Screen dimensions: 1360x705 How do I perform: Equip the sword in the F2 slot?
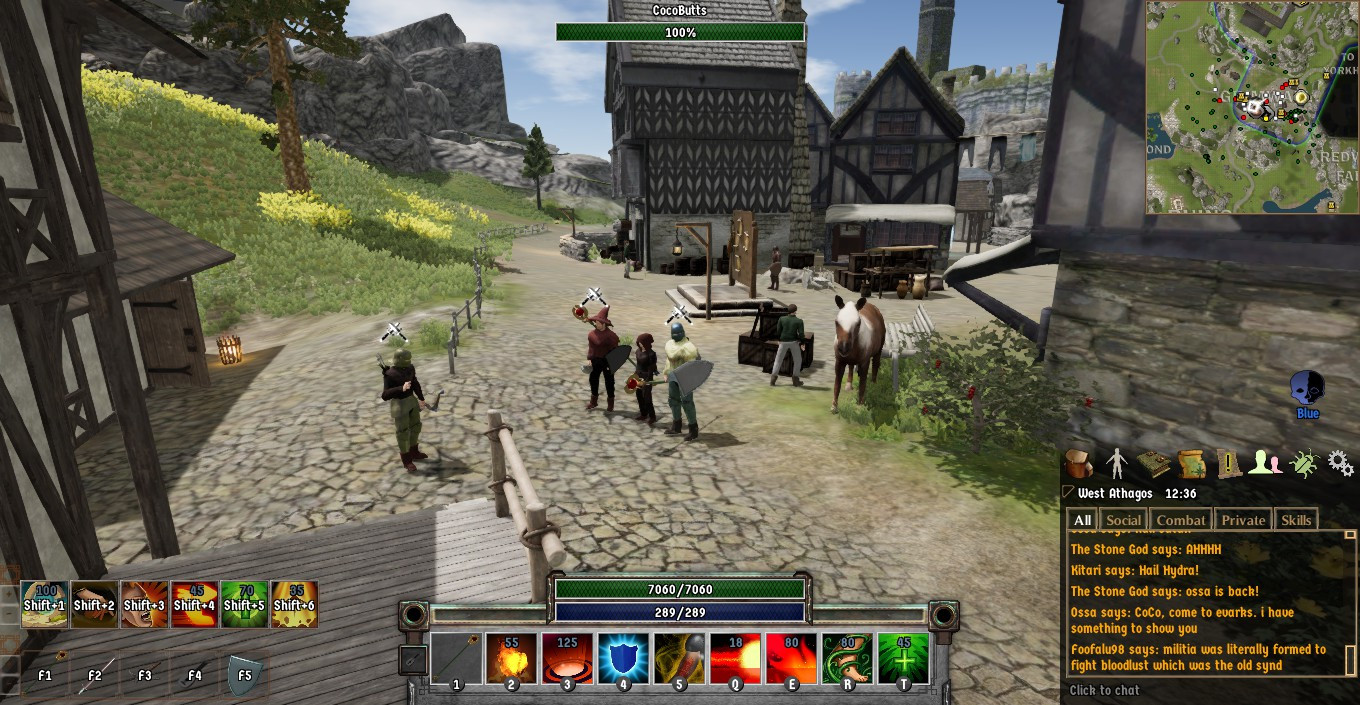pos(95,674)
